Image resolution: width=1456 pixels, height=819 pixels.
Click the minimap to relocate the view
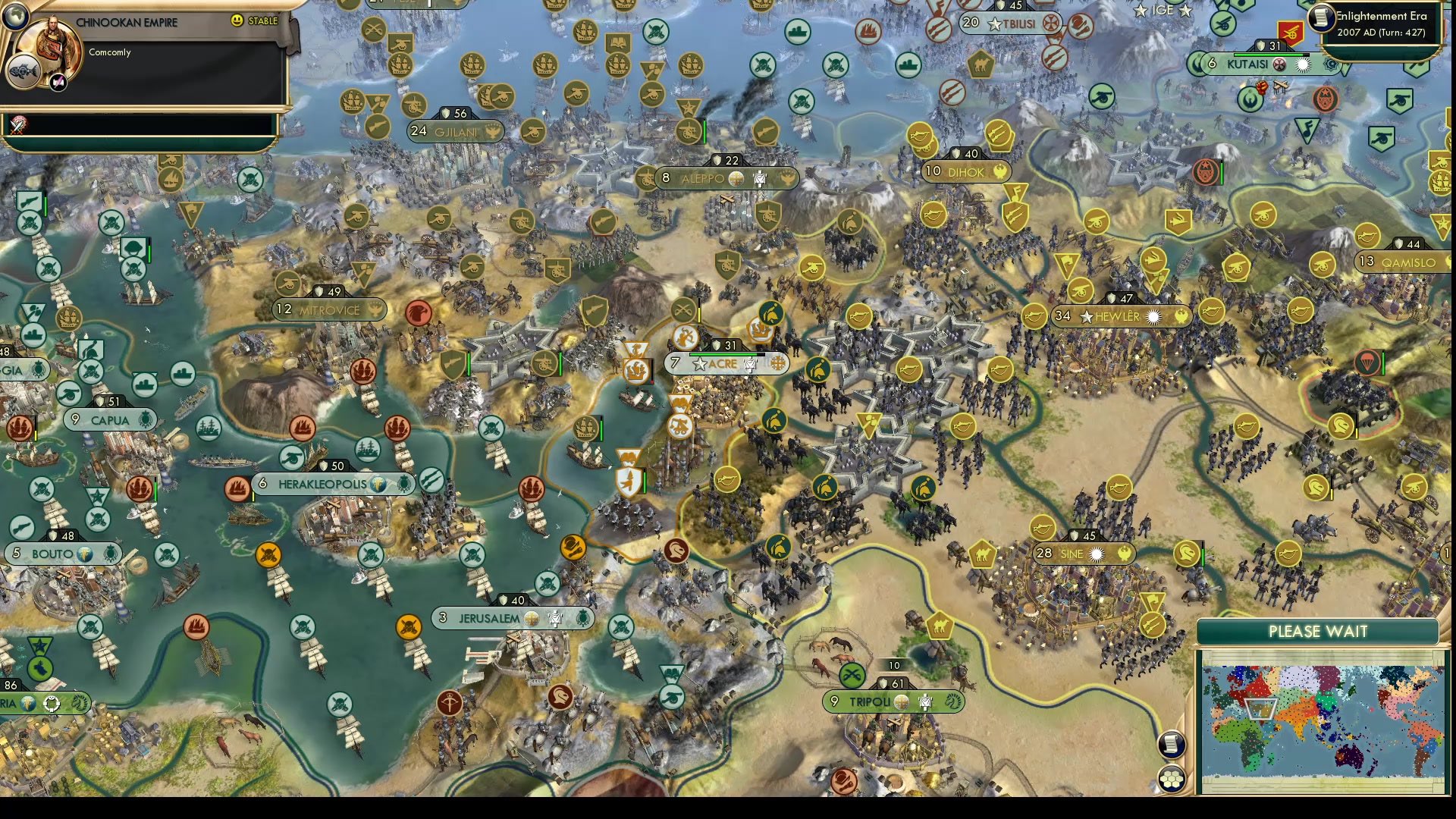pos(1321,720)
